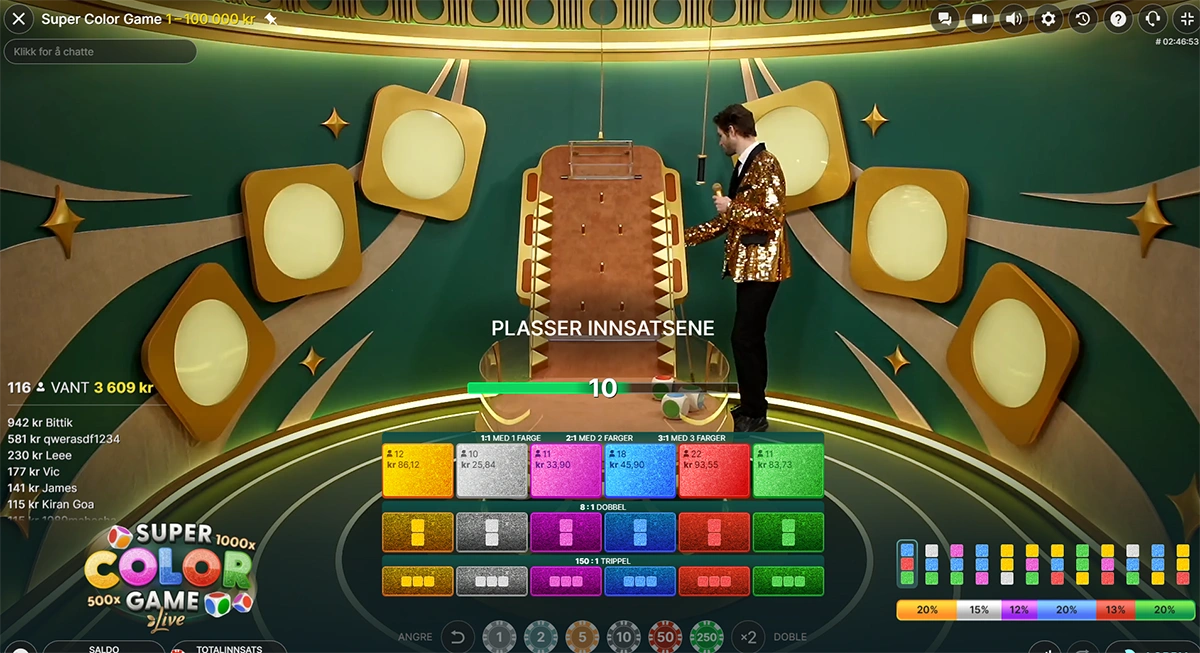The width and height of the screenshot is (1200, 653).
Task: Open the question mark help
Action: [x=1118, y=19]
